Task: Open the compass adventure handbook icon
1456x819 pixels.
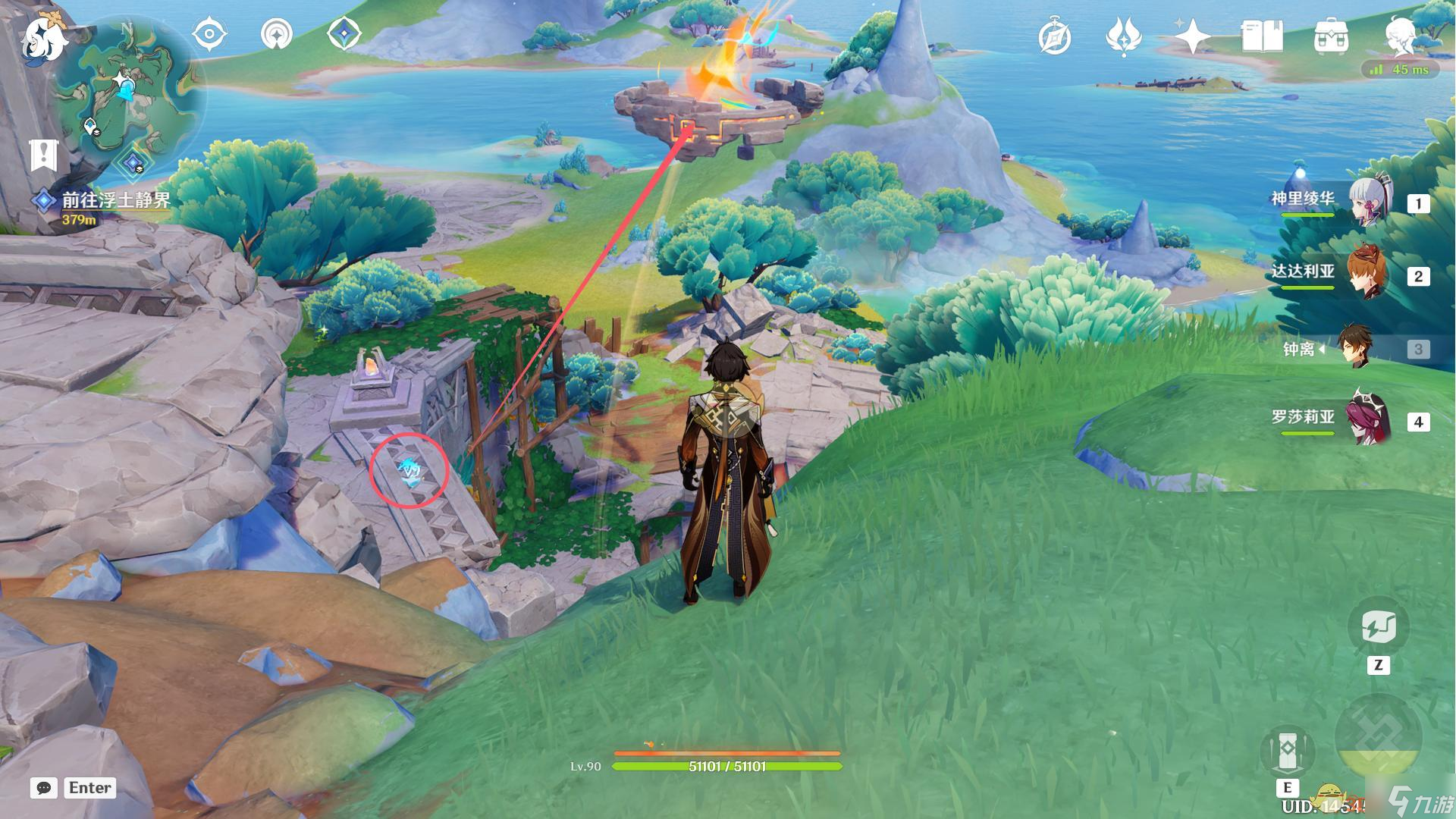Action: point(1055,37)
